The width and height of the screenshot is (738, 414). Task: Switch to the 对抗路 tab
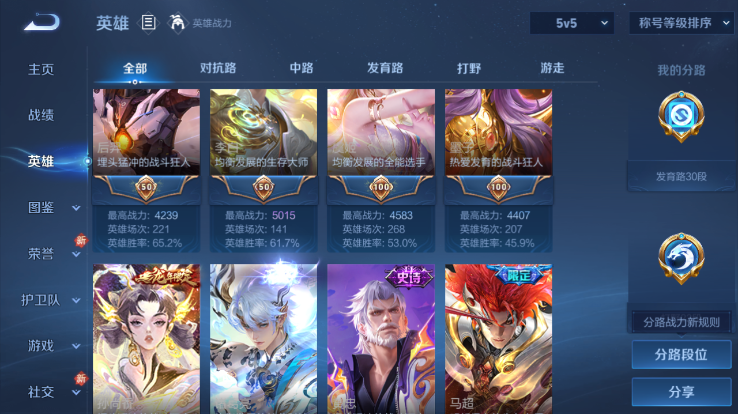(218, 69)
